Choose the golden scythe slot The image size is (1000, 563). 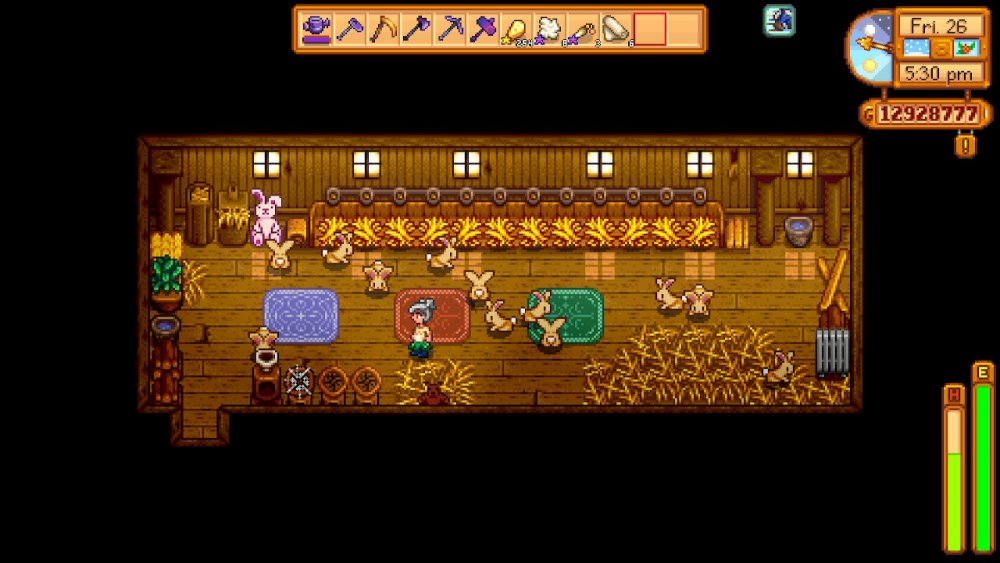click(383, 29)
